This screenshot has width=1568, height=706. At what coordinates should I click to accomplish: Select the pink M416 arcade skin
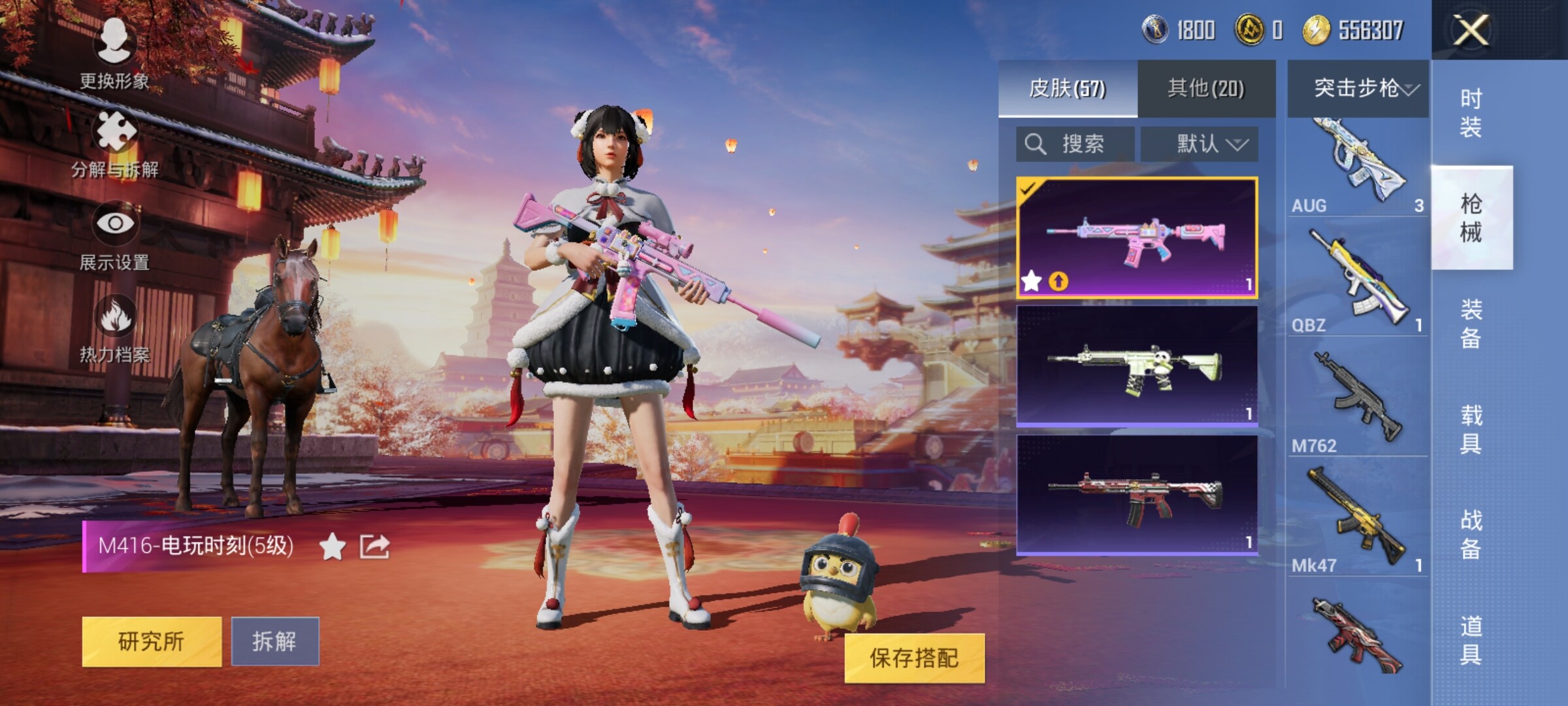[1137, 238]
